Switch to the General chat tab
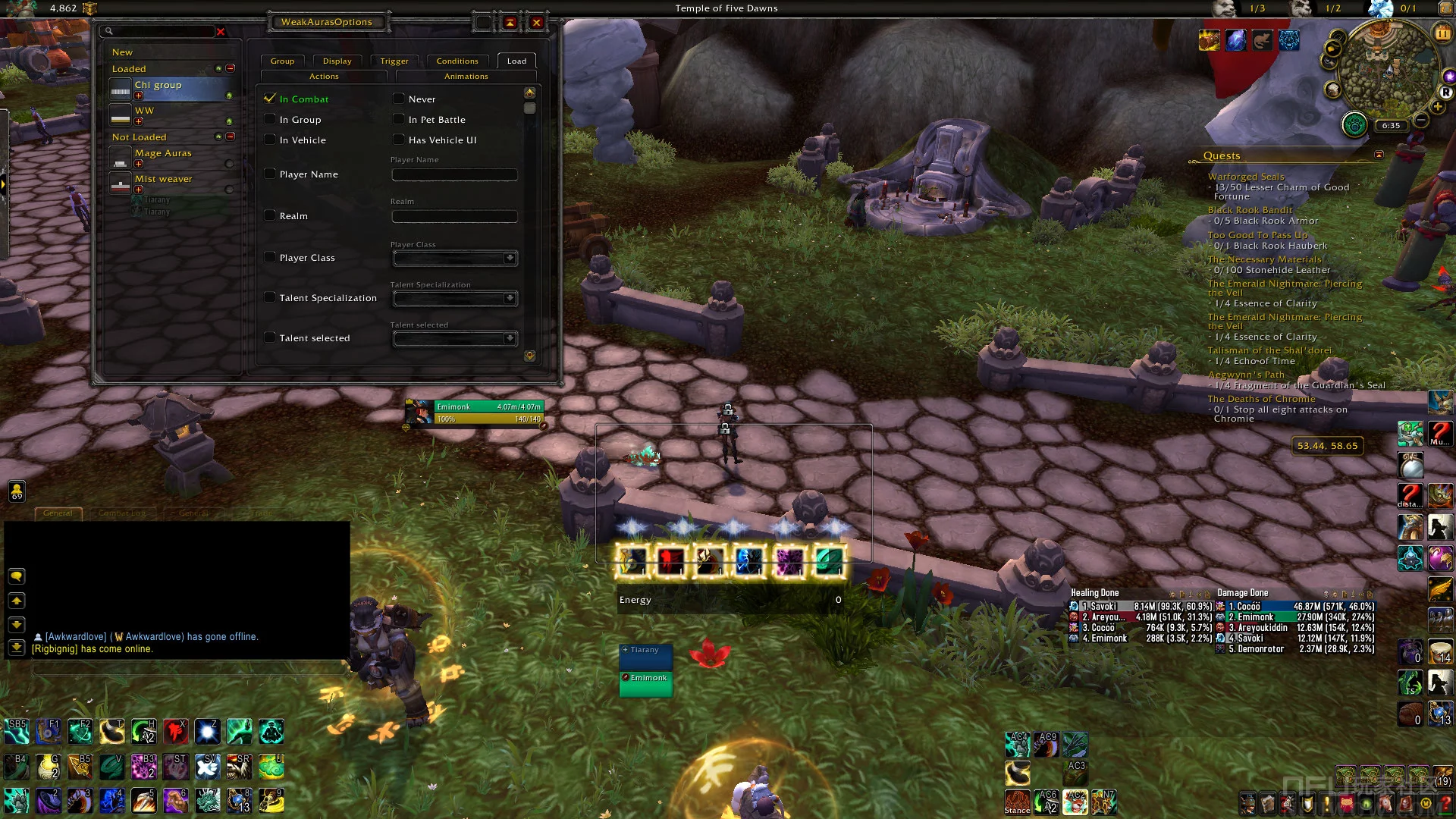This screenshot has height=819, width=1456. pos(58,513)
